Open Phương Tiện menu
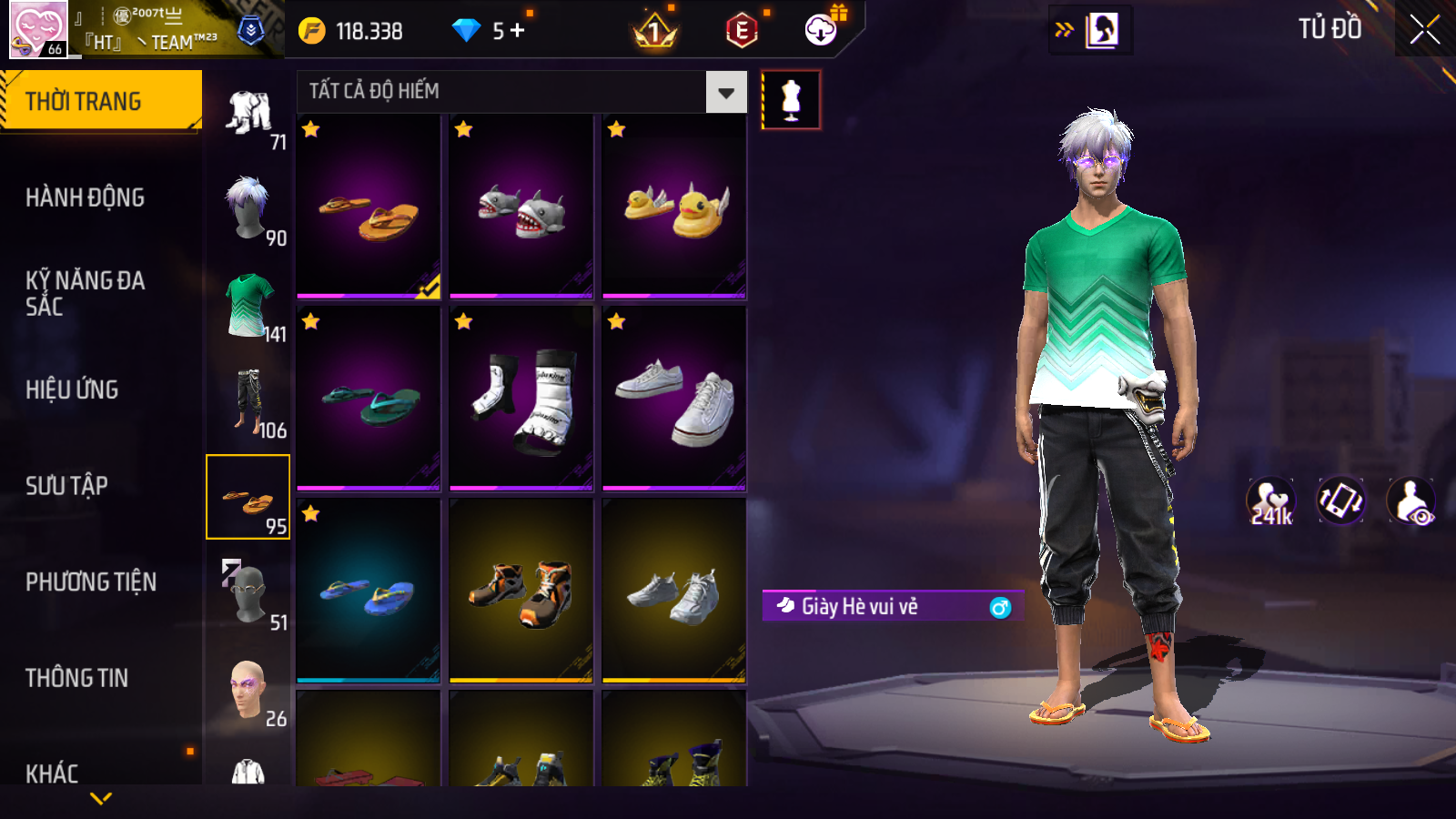Viewport: 1456px width, 819px height. coord(91,582)
